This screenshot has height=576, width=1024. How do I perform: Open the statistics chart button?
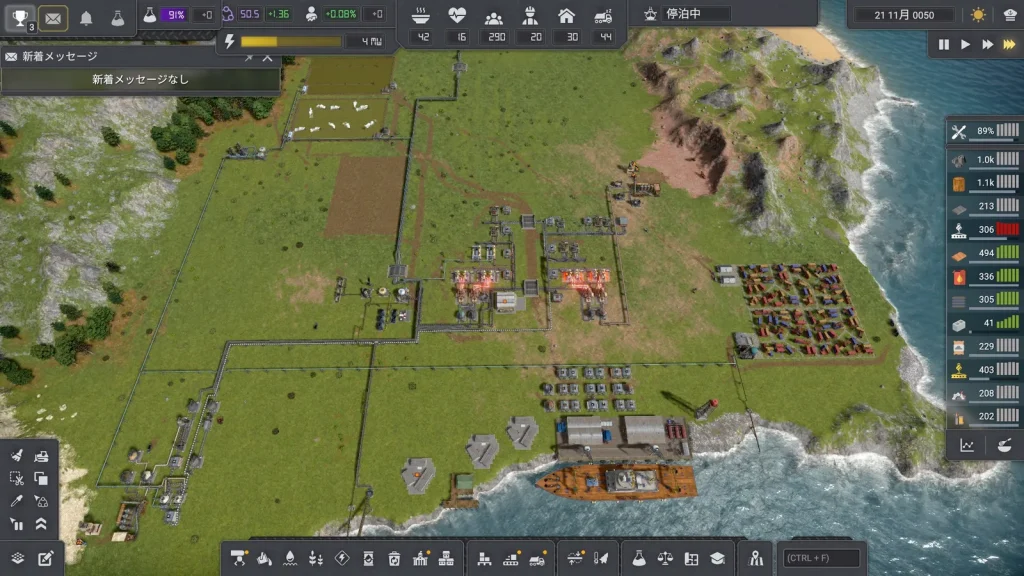click(967, 446)
